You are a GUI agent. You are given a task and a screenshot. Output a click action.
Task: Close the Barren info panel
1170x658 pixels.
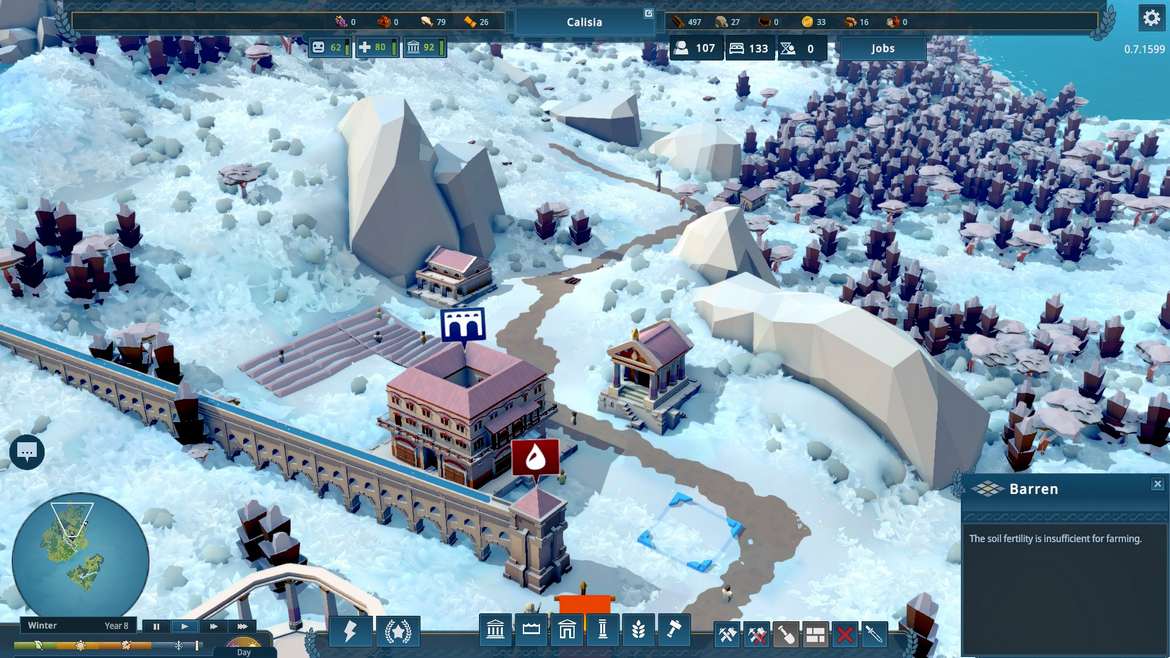pos(1157,484)
